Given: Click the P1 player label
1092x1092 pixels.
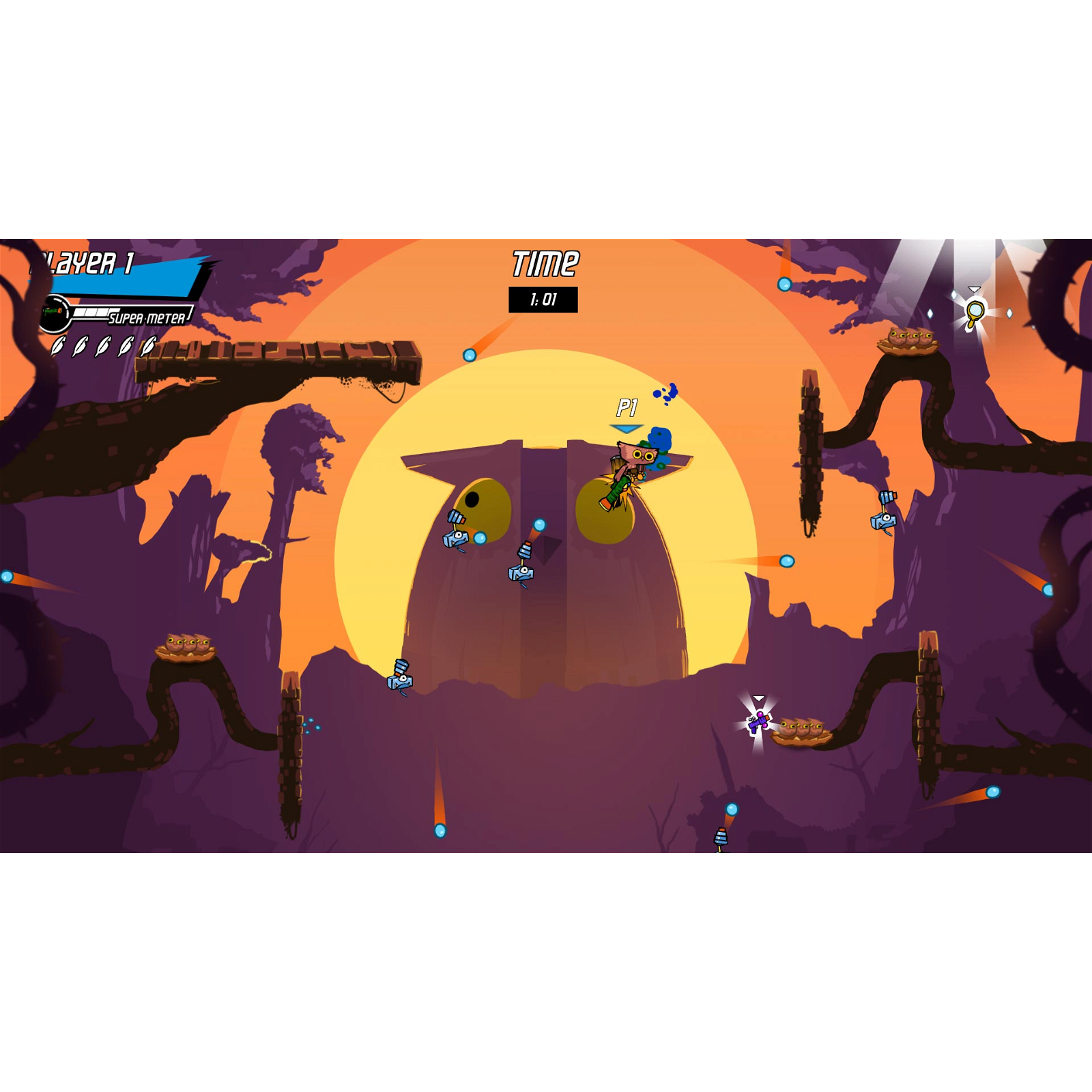Looking at the screenshot, I should pyautogui.click(x=627, y=407).
